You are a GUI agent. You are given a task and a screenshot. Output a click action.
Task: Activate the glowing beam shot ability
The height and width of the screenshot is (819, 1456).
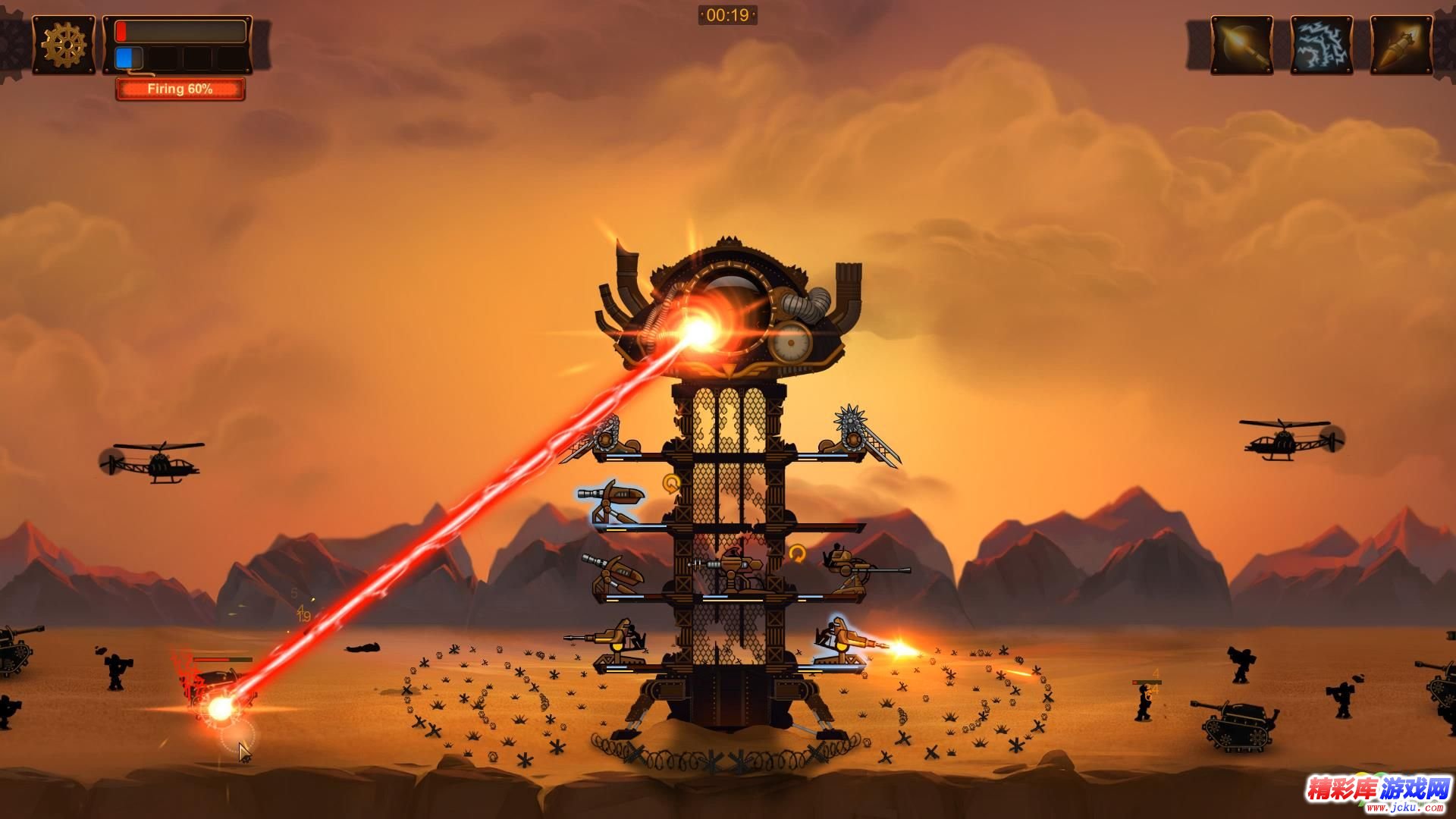point(1241,45)
